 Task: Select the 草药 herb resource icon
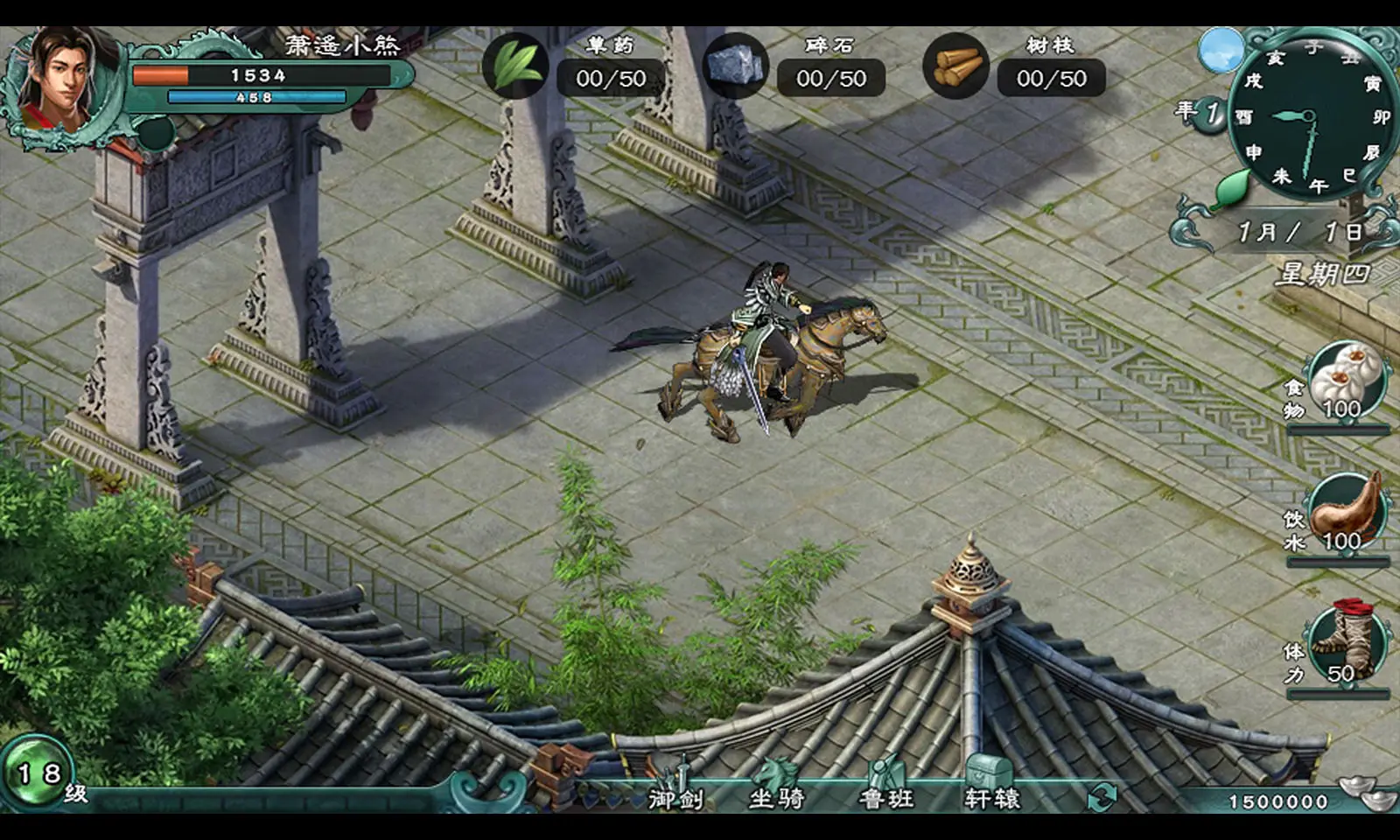click(x=515, y=66)
